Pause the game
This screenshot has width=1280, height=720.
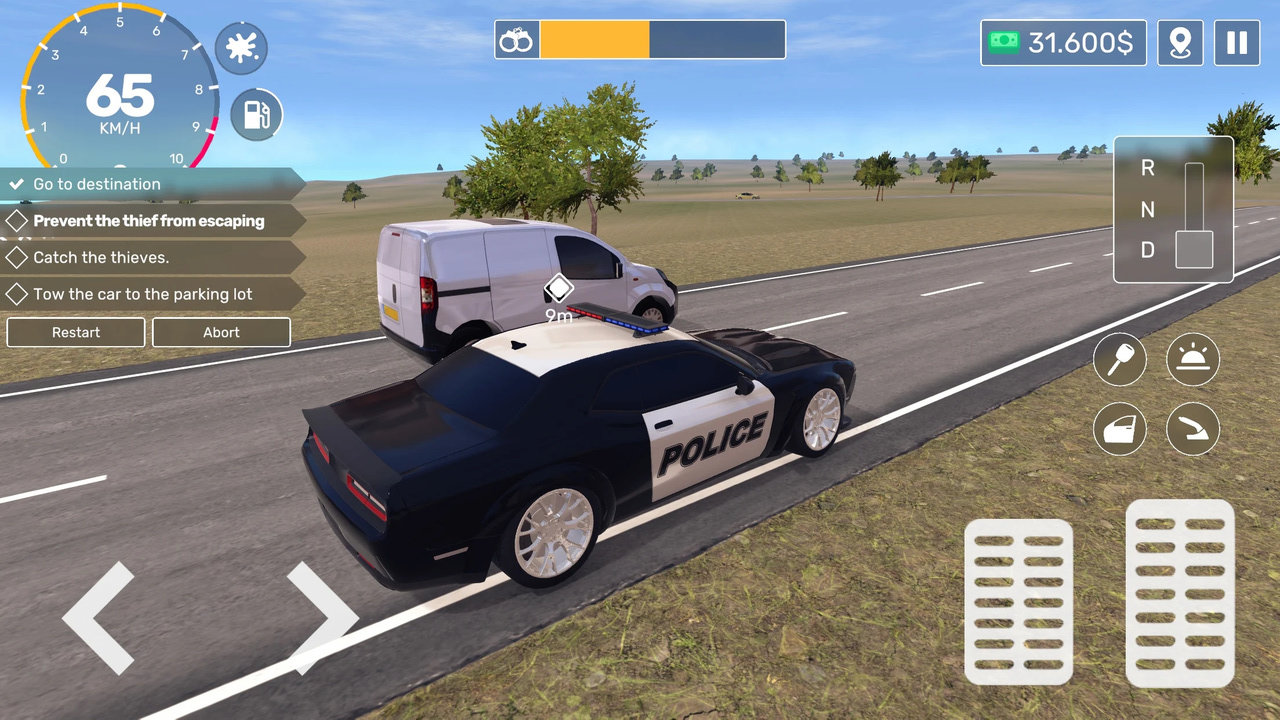(x=1237, y=43)
